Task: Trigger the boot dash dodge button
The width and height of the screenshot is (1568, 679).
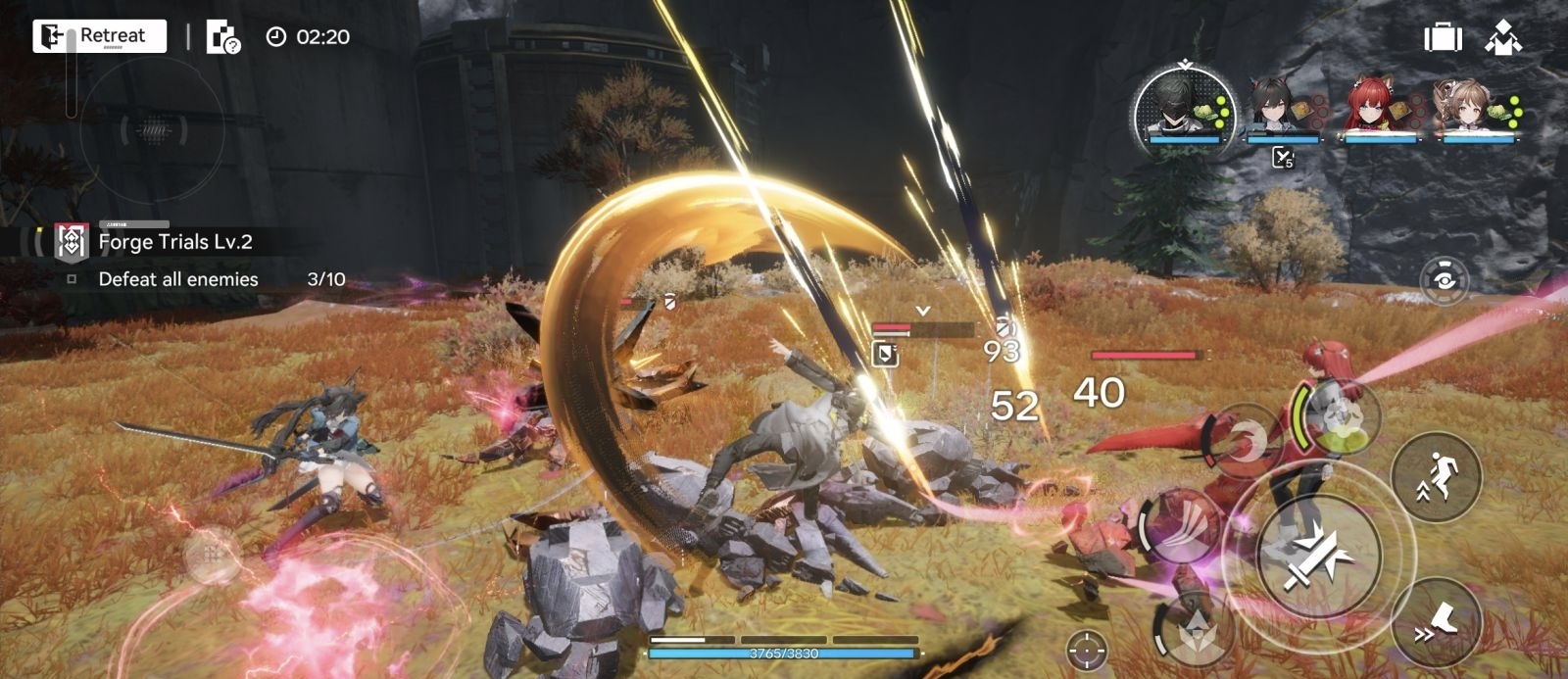Action: (1436, 622)
